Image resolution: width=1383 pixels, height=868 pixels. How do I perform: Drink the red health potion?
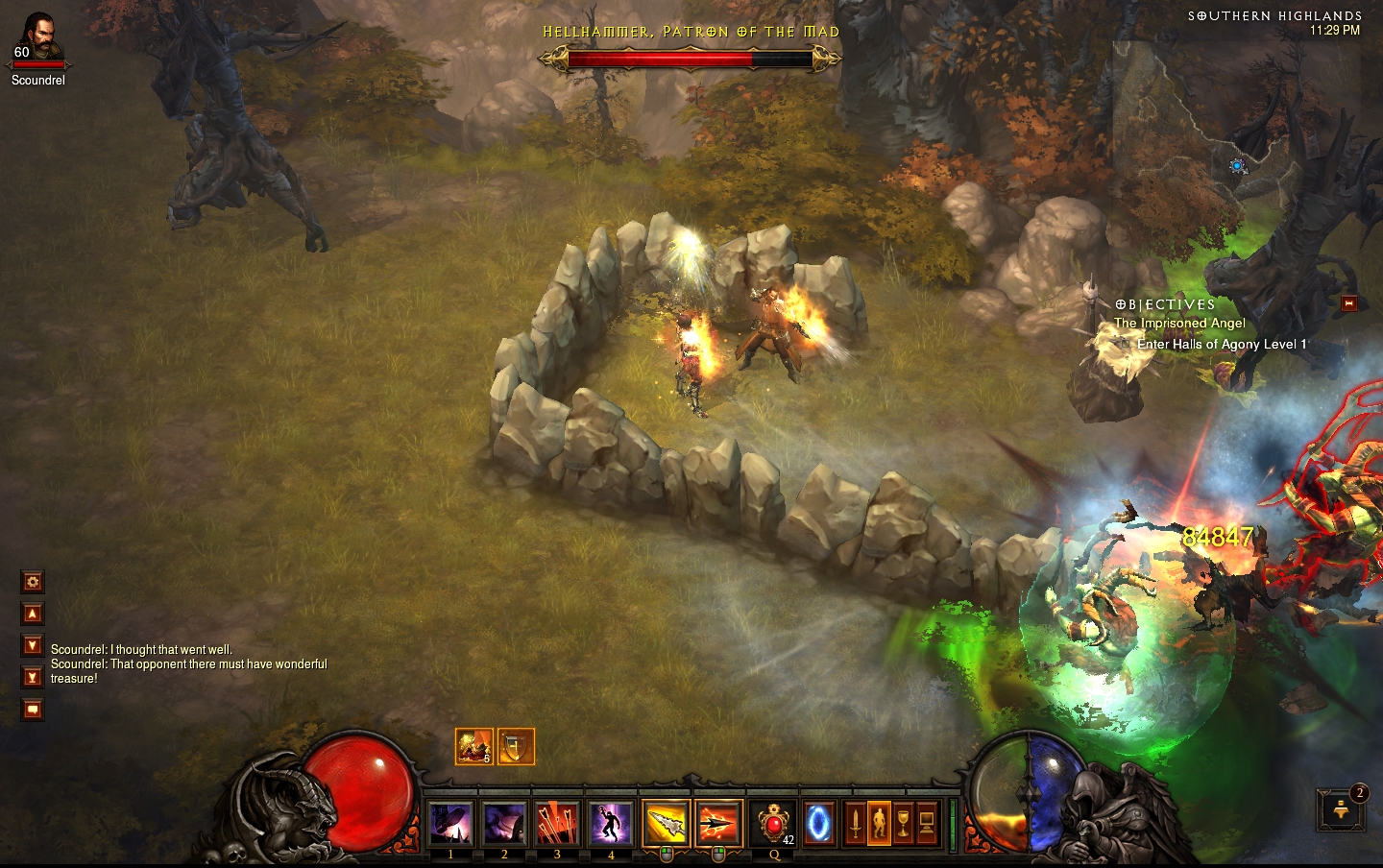pyautogui.click(x=774, y=823)
